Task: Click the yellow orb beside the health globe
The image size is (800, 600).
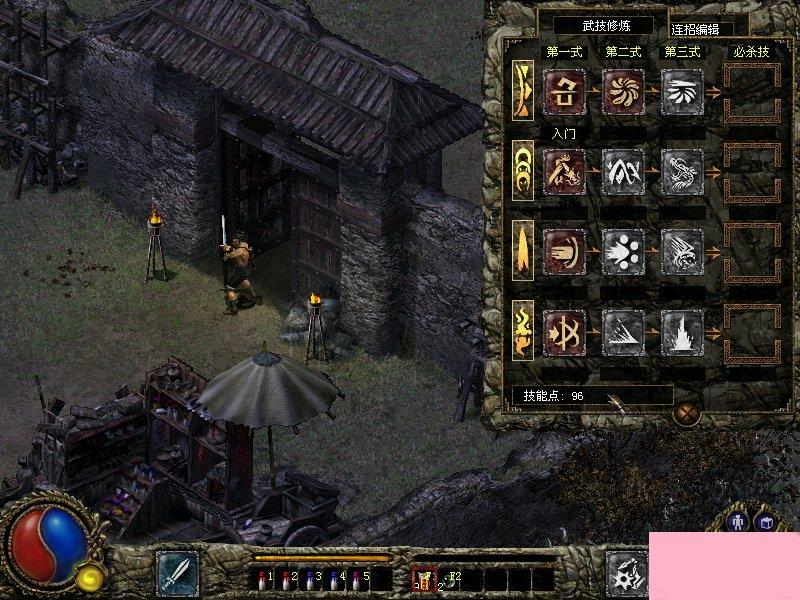Action: click(x=90, y=575)
